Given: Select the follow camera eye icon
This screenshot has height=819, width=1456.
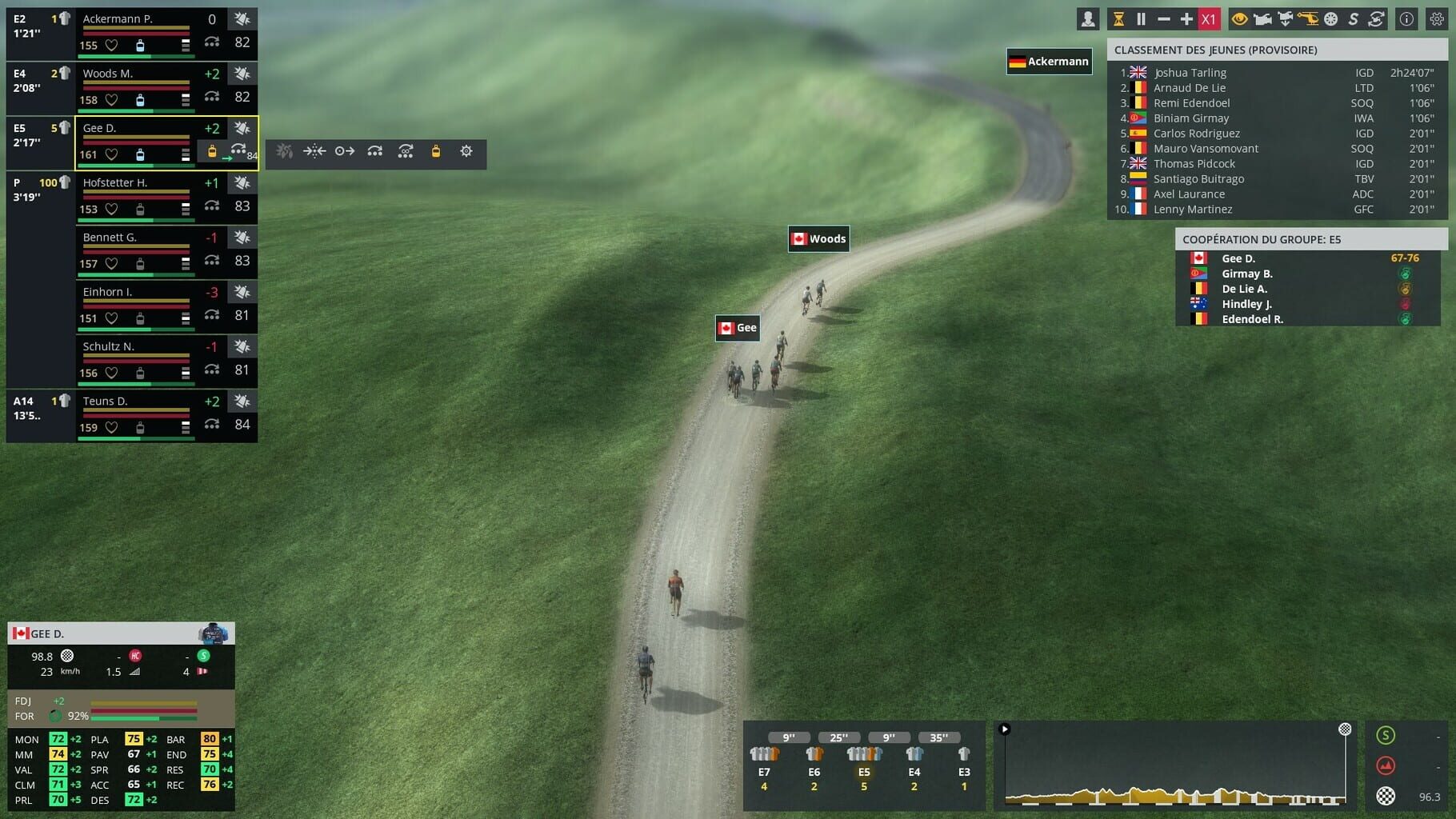Looking at the screenshot, I should (x=1239, y=18).
